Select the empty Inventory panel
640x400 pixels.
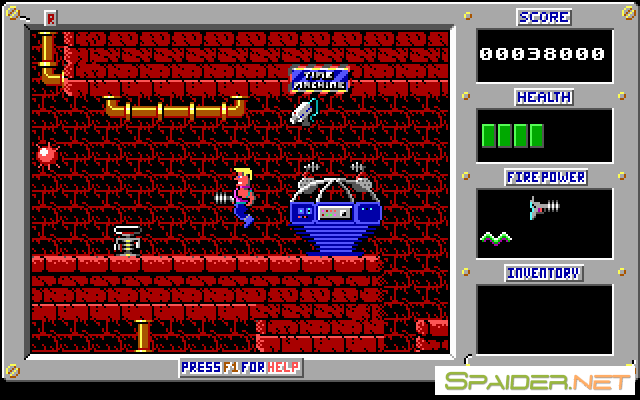pyautogui.click(x=544, y=319)
